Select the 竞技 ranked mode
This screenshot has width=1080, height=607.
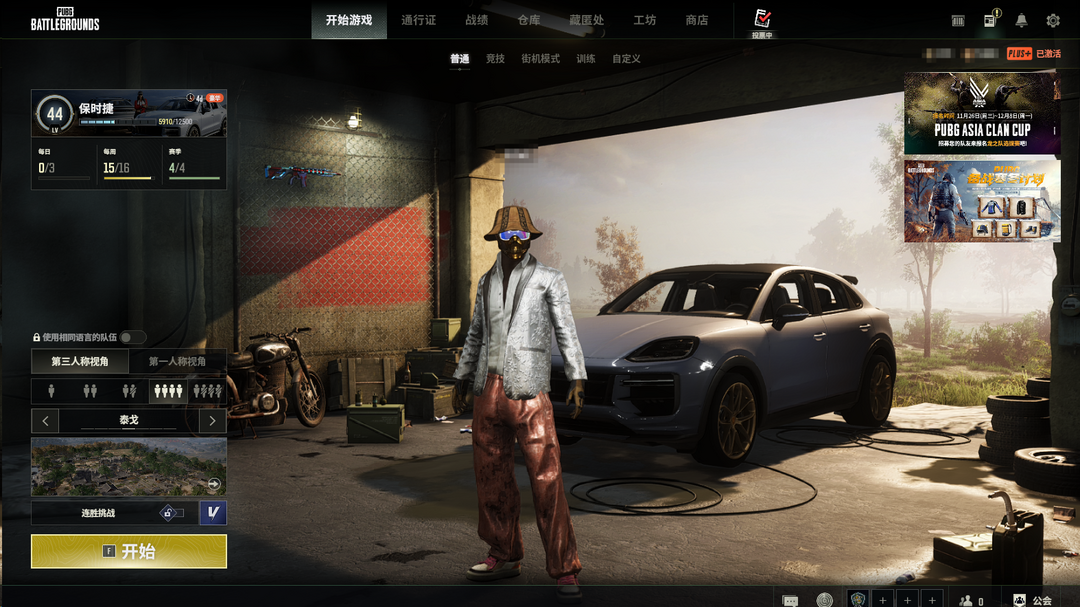click(495, 59)
